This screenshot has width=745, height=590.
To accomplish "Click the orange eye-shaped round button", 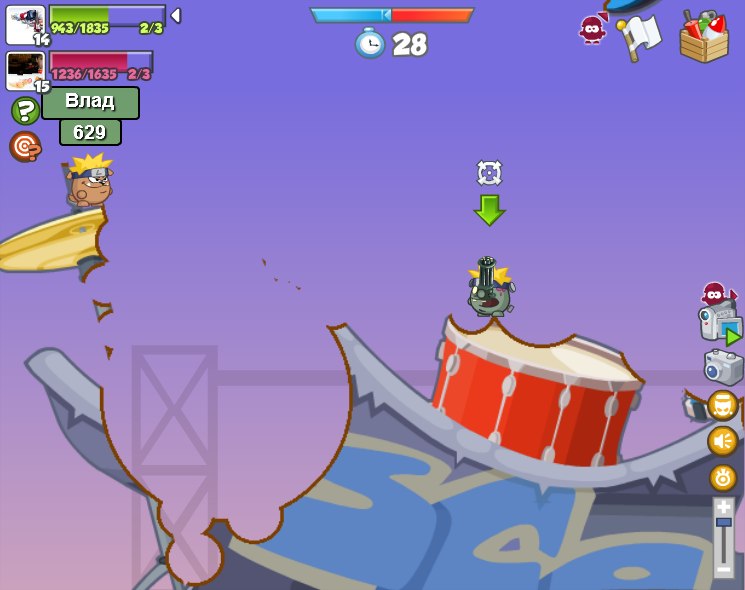I will coord(722,477).
